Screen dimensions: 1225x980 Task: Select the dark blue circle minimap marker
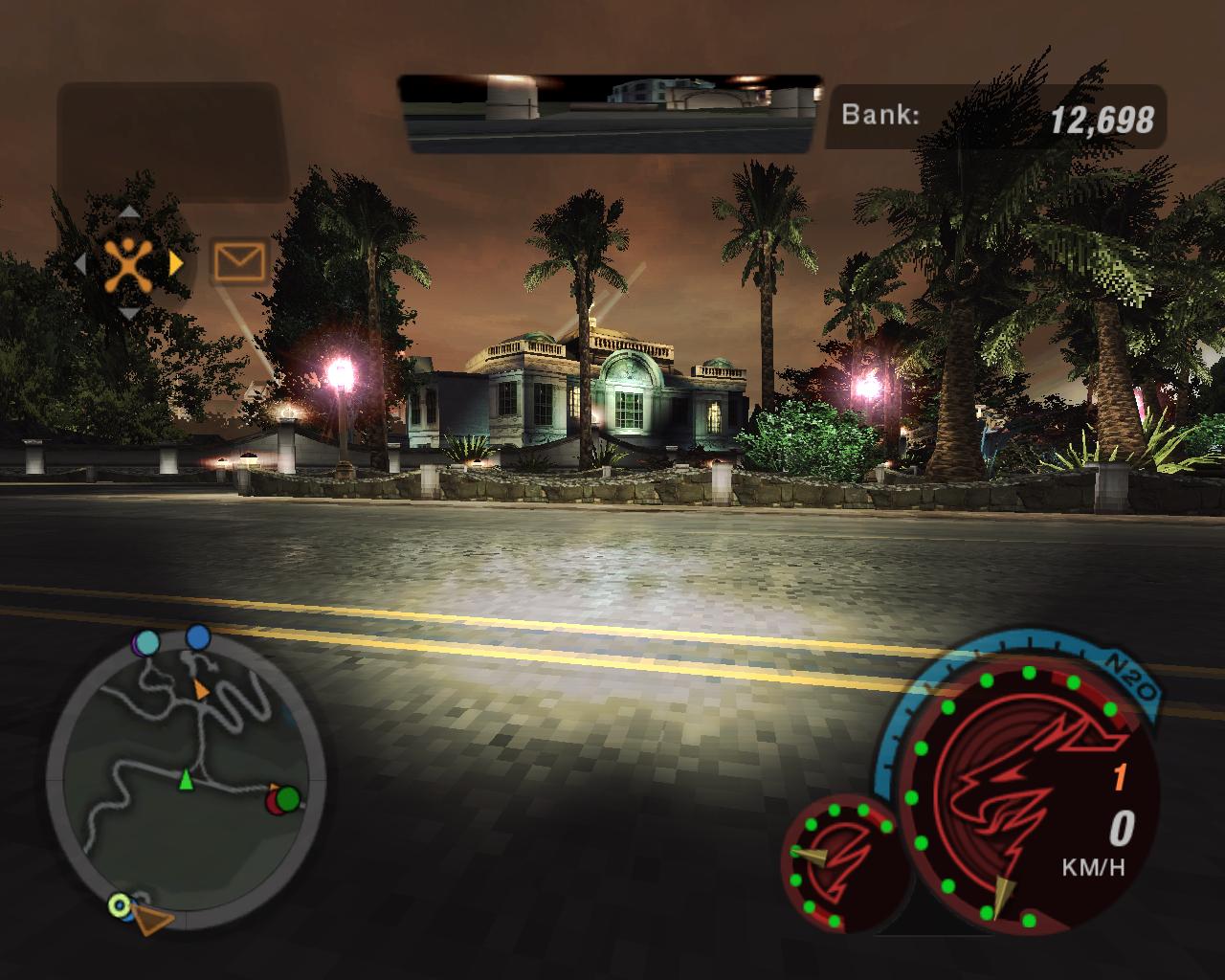click(x=197, y=636)
